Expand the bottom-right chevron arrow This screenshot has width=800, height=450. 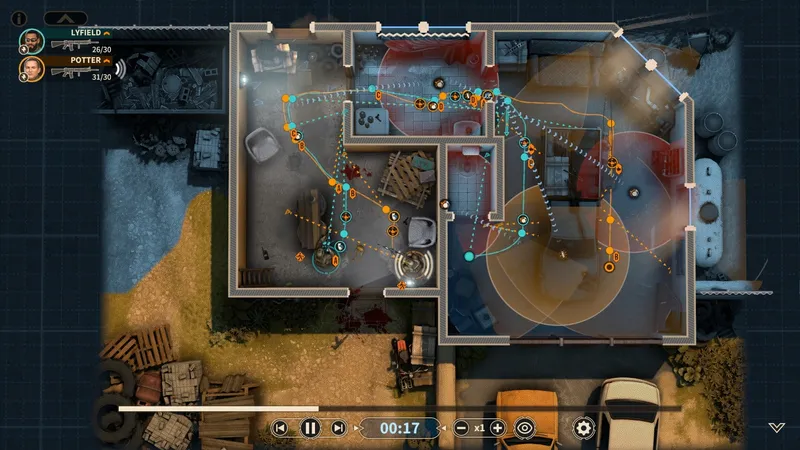777,427
